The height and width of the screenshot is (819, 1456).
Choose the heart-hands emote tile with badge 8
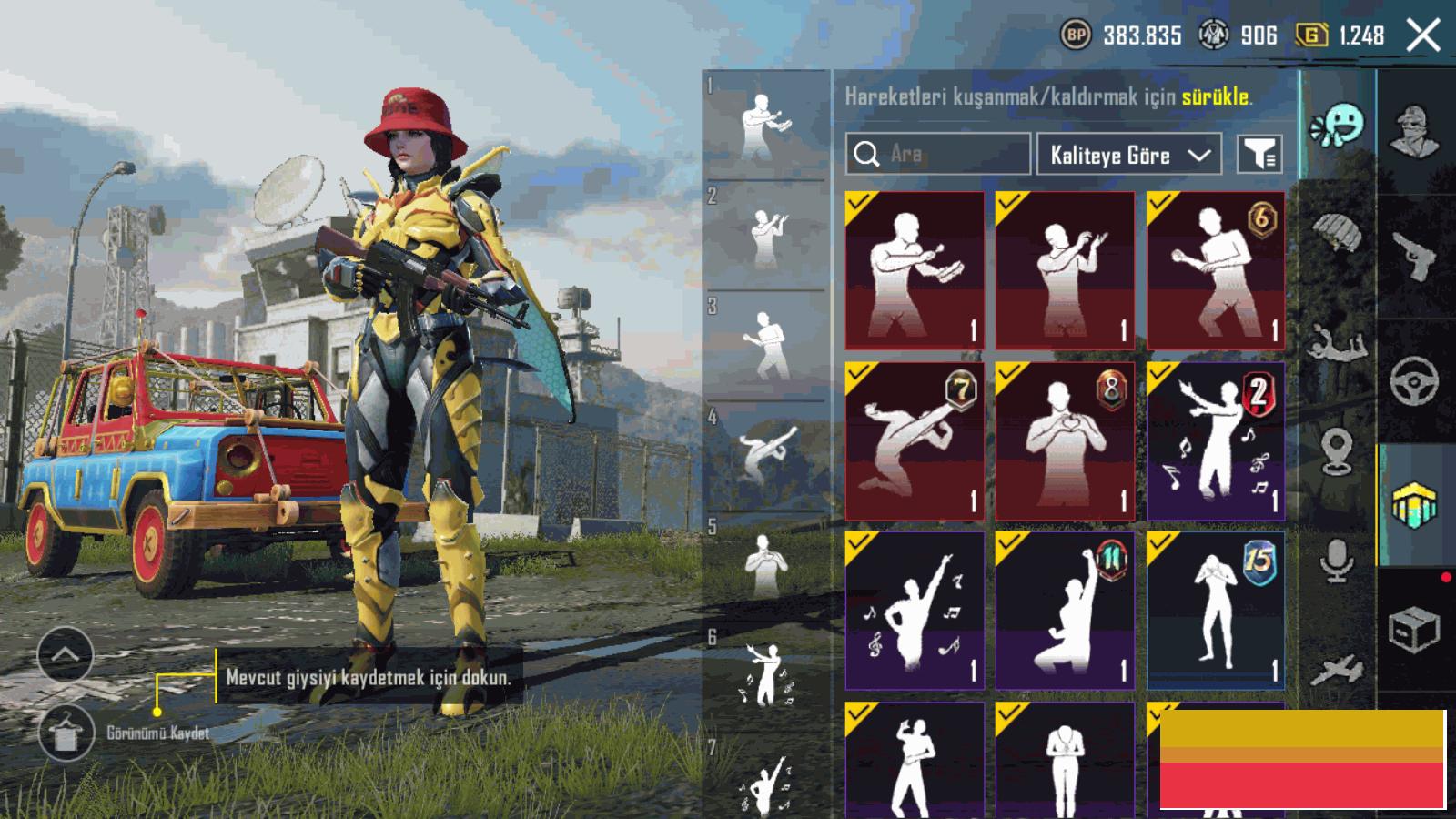1065,441
